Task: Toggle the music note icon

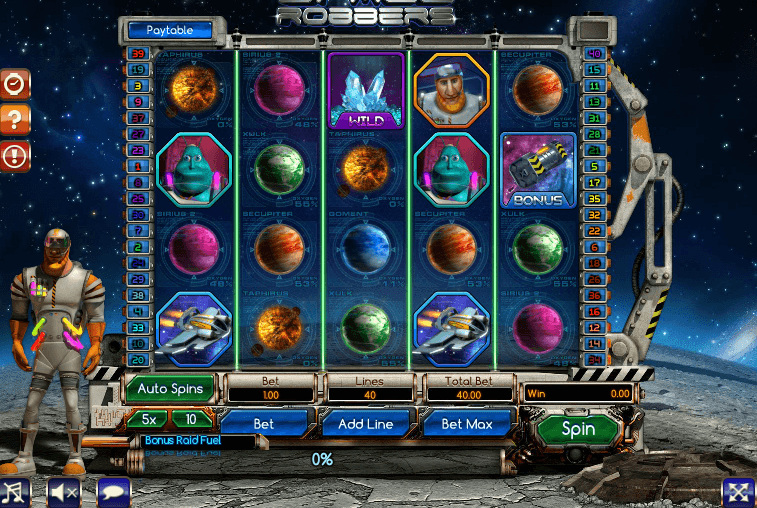Action: [x=14, y=491]
